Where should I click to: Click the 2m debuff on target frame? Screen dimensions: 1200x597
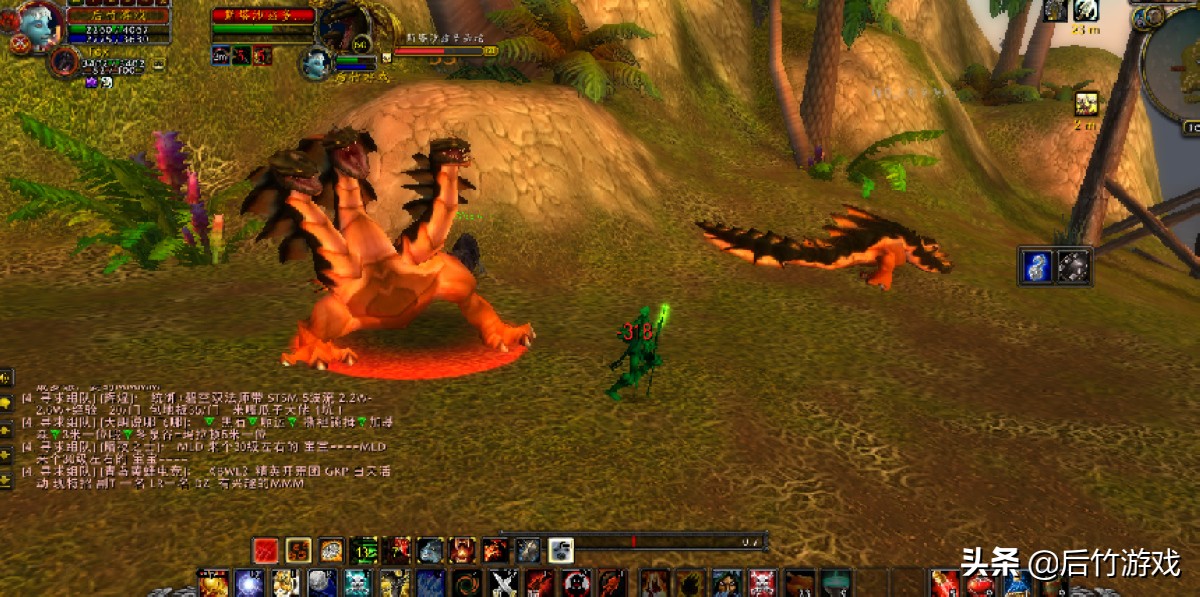(x=221, y=56)
